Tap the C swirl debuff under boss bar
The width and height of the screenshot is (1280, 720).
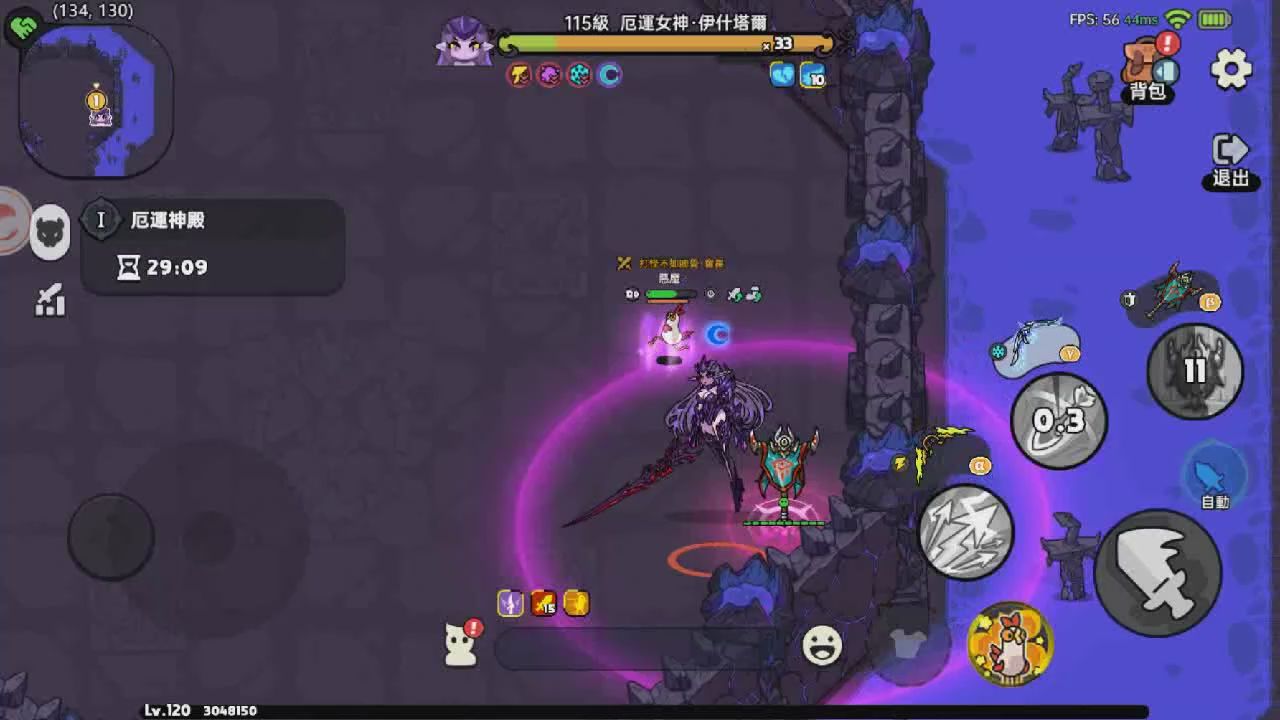tap(608, 73)
